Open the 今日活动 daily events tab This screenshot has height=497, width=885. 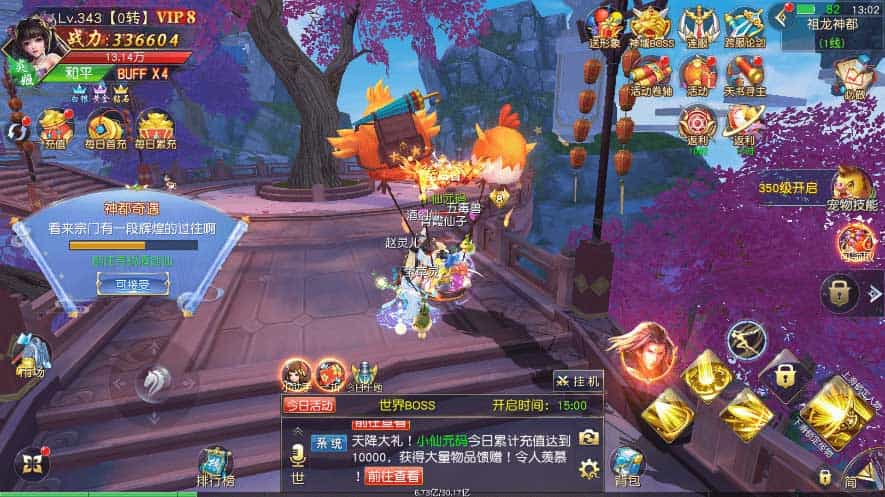pyautogui.click(x=310, y=405)
